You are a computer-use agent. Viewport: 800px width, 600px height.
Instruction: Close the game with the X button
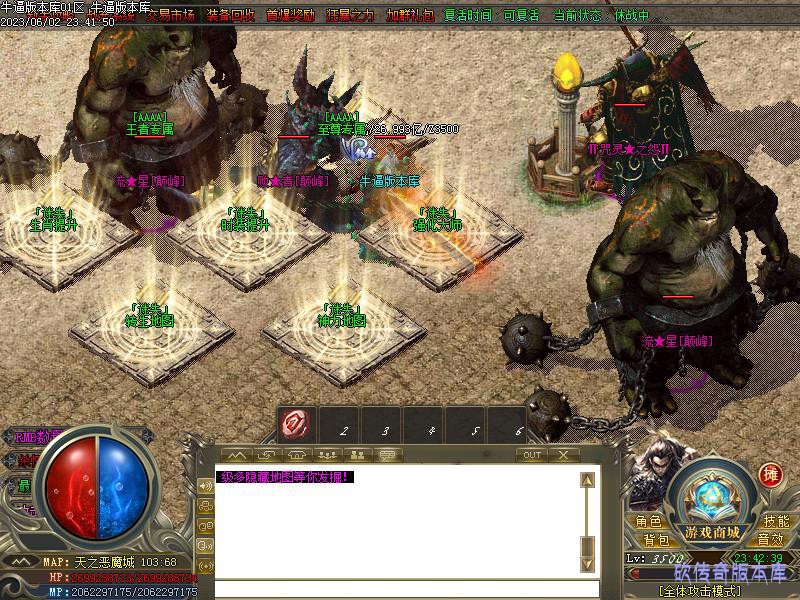tap(564, 455)
